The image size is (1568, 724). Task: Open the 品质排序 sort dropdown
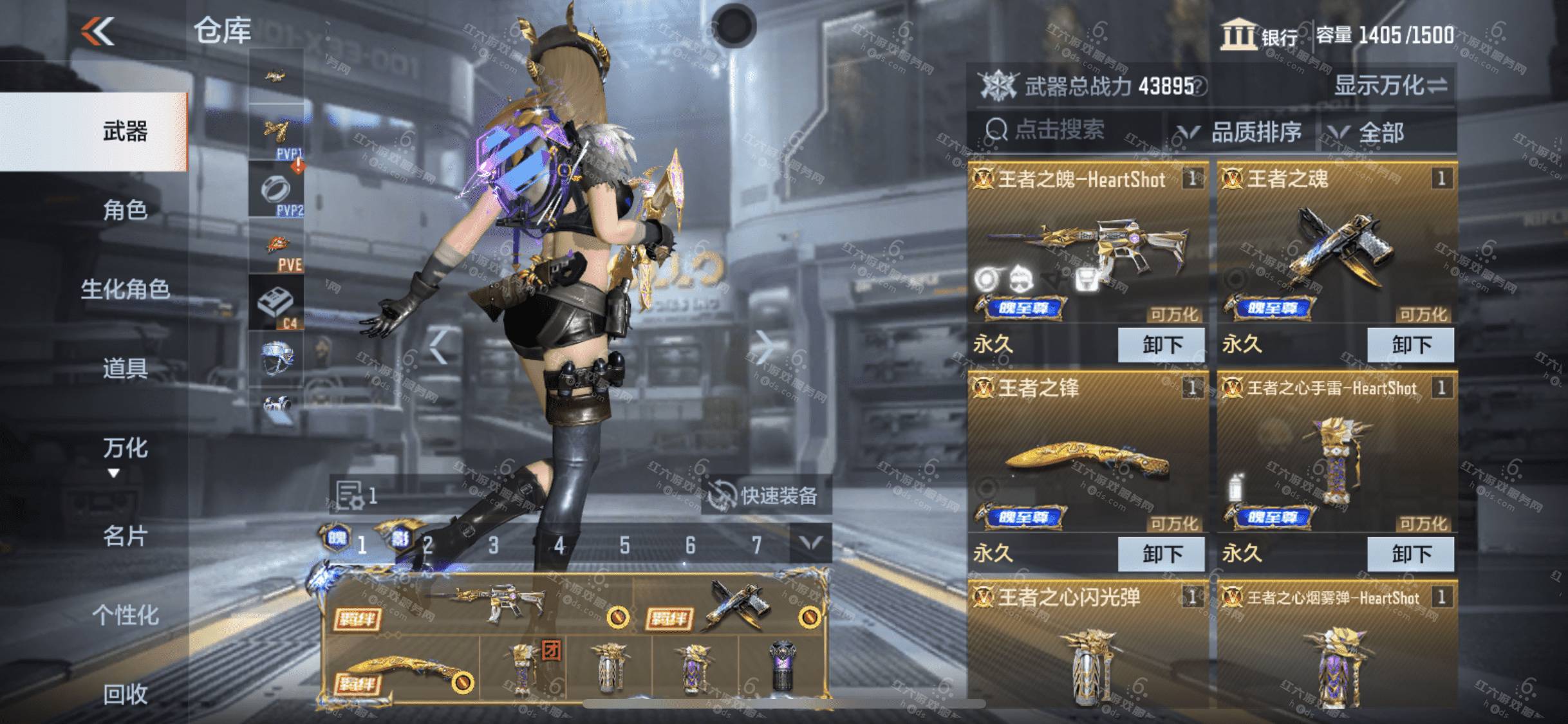(1239, 133)
